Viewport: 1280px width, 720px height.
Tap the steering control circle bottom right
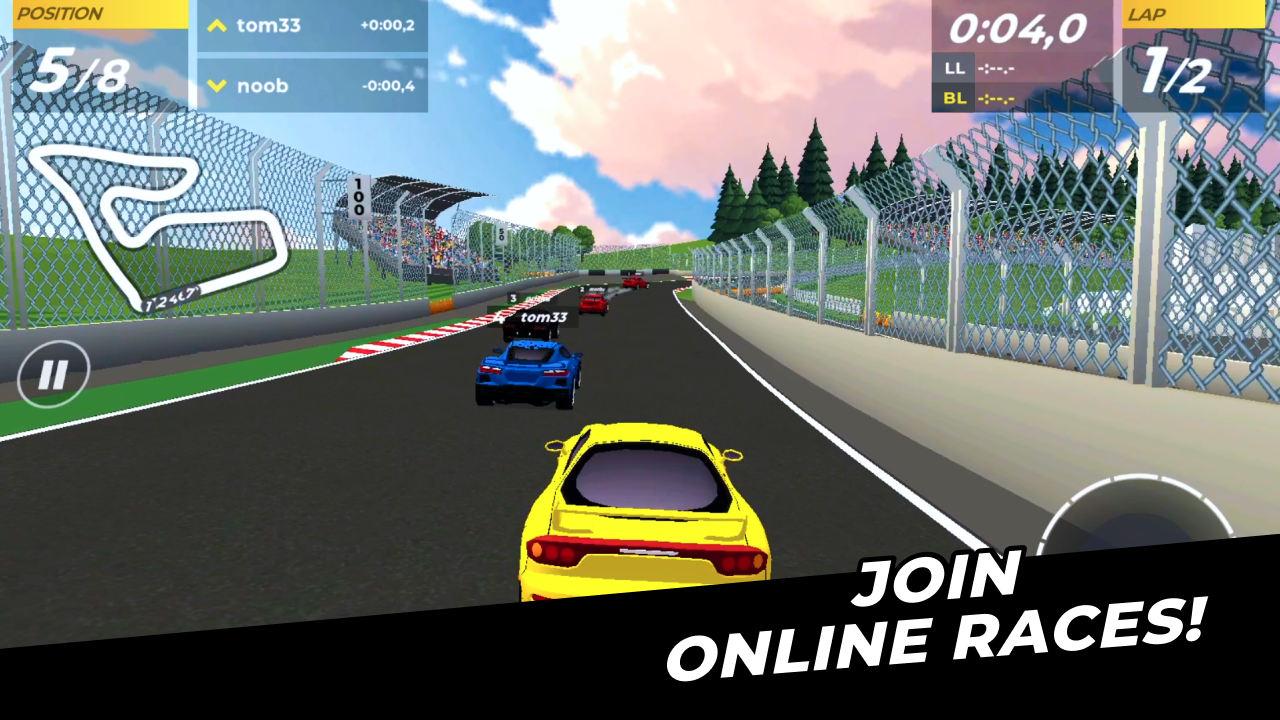coord(1140,530)
